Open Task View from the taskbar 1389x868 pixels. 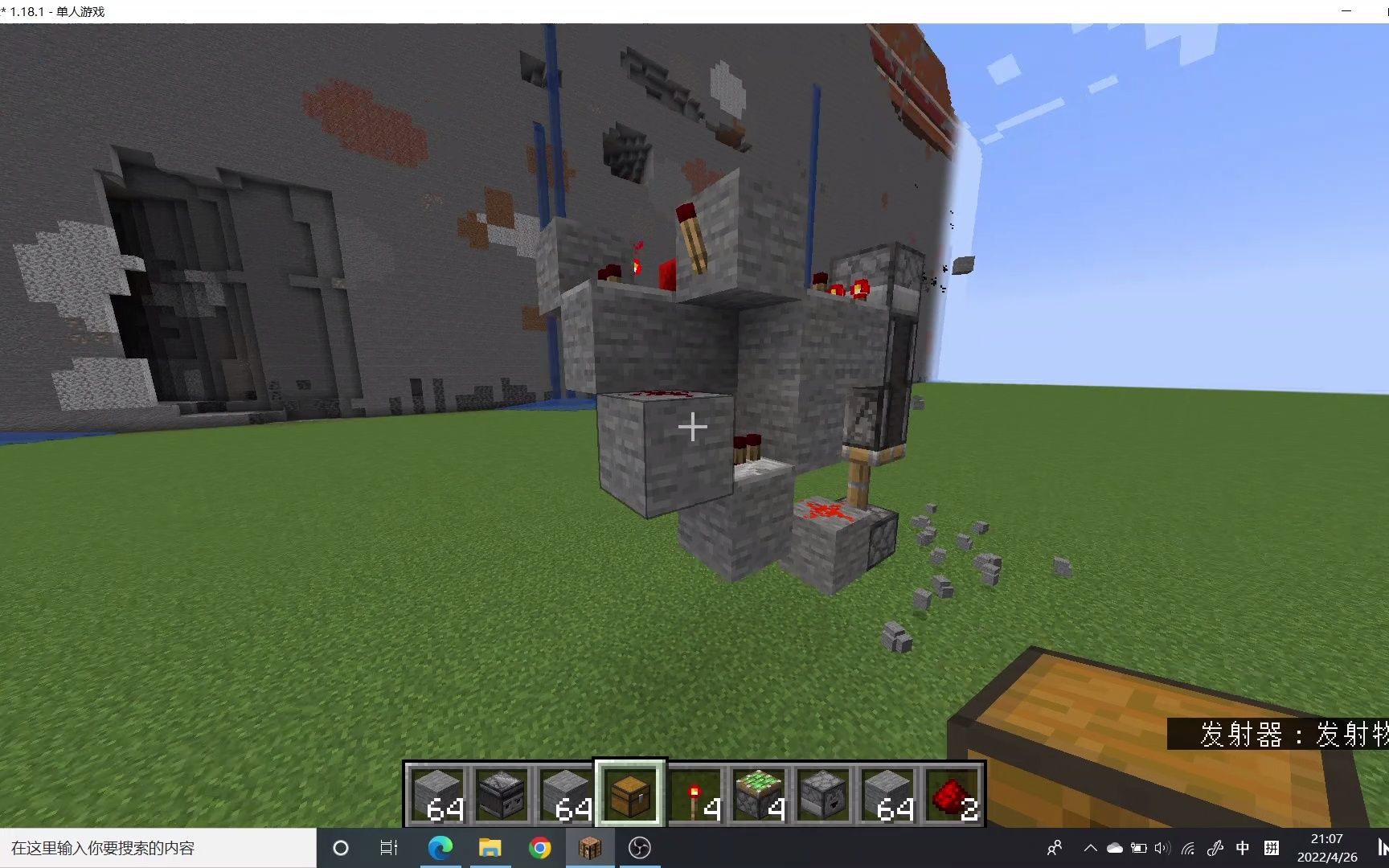coord(388,847)
